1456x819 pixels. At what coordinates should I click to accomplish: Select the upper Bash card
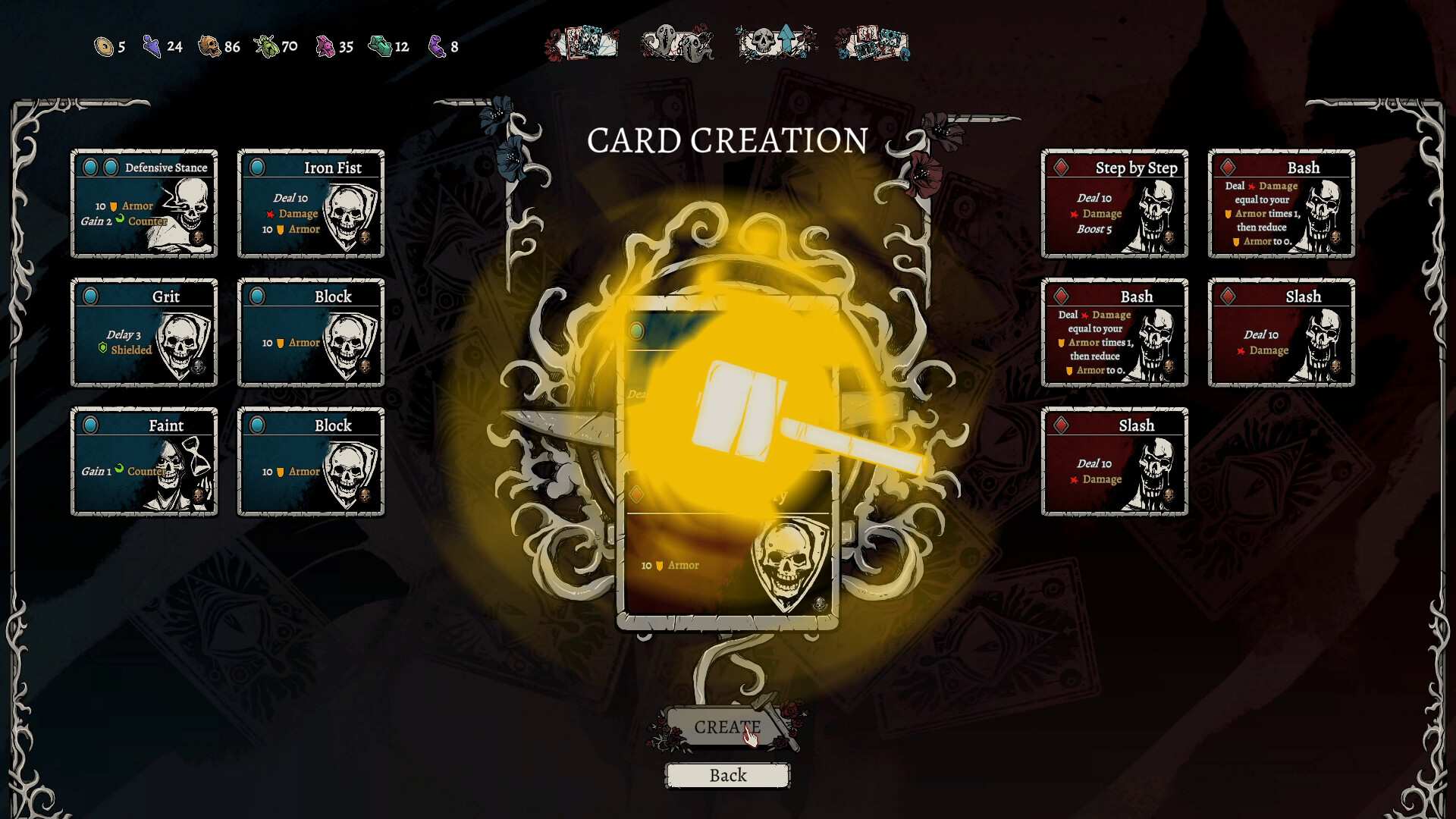coord(1280,203)
